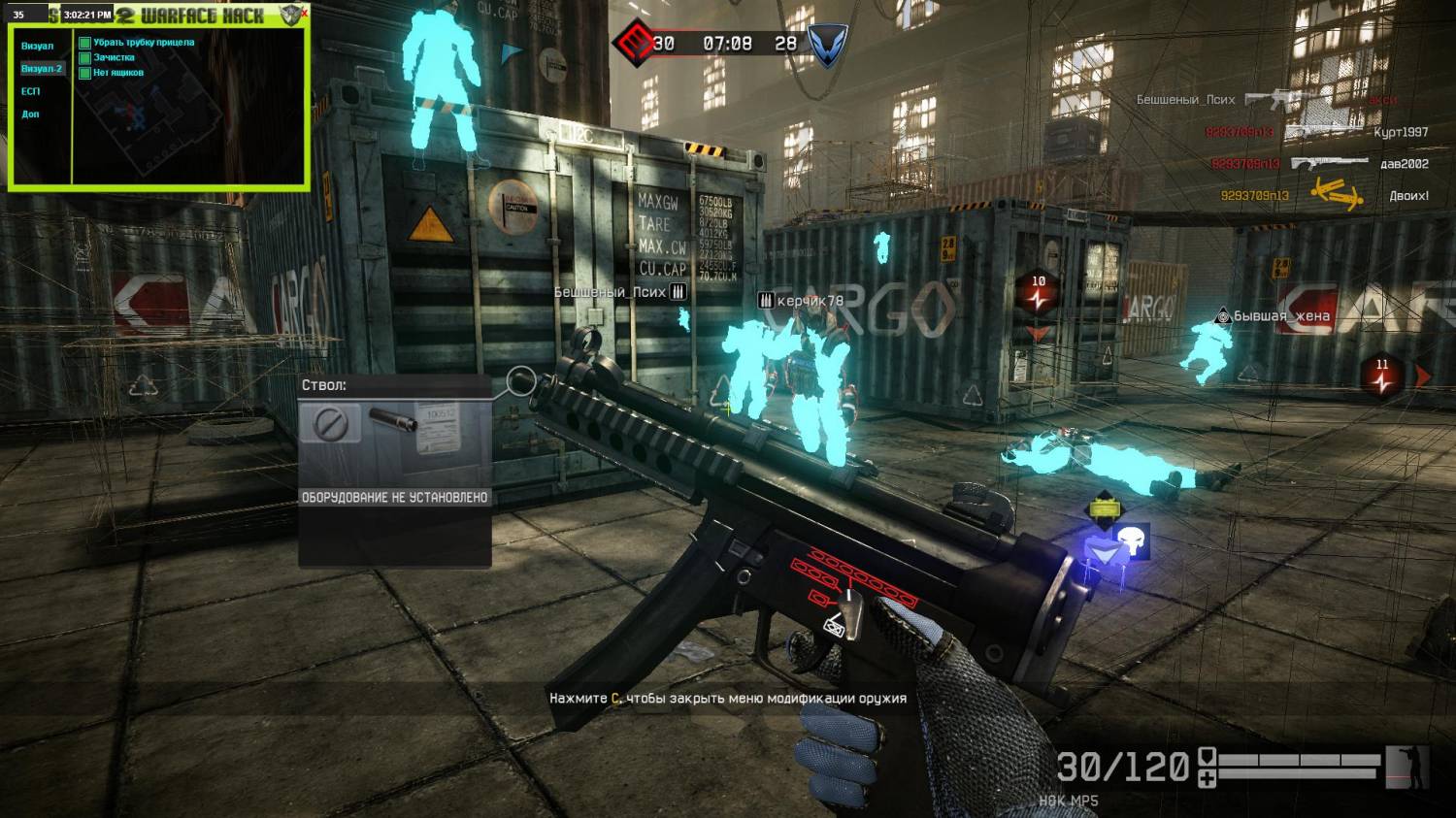Click the armor shield icon near the ammo counter
Image resolution: width=1456 pixels, height=818 pixels.
1208,757
